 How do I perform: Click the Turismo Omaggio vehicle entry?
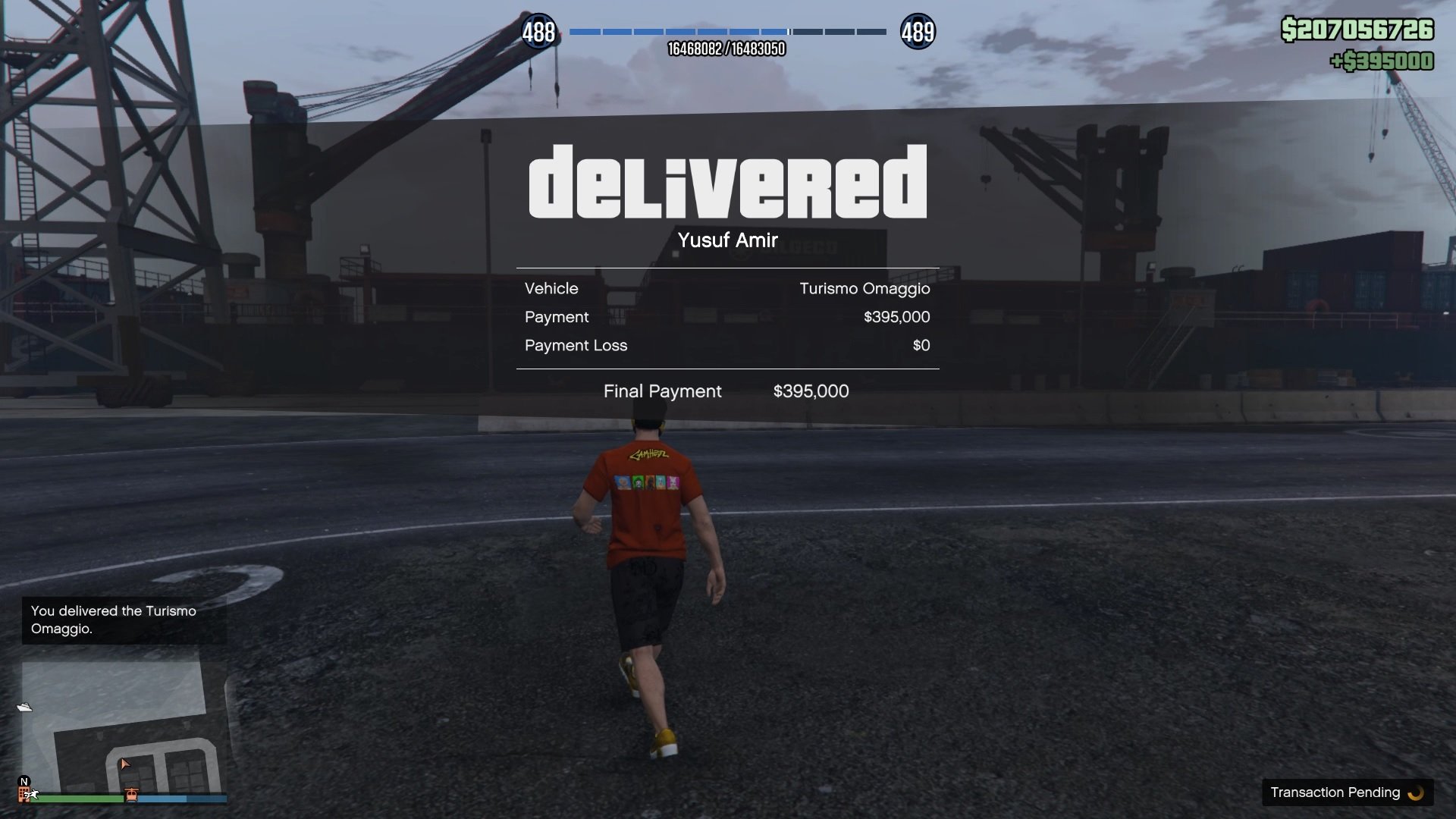tap(864, 288)
